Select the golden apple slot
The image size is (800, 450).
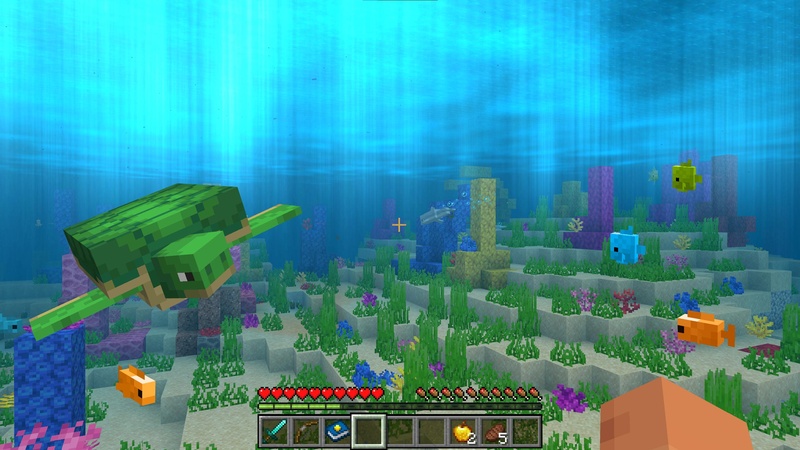pyautogui.click(x=463, y=431)
